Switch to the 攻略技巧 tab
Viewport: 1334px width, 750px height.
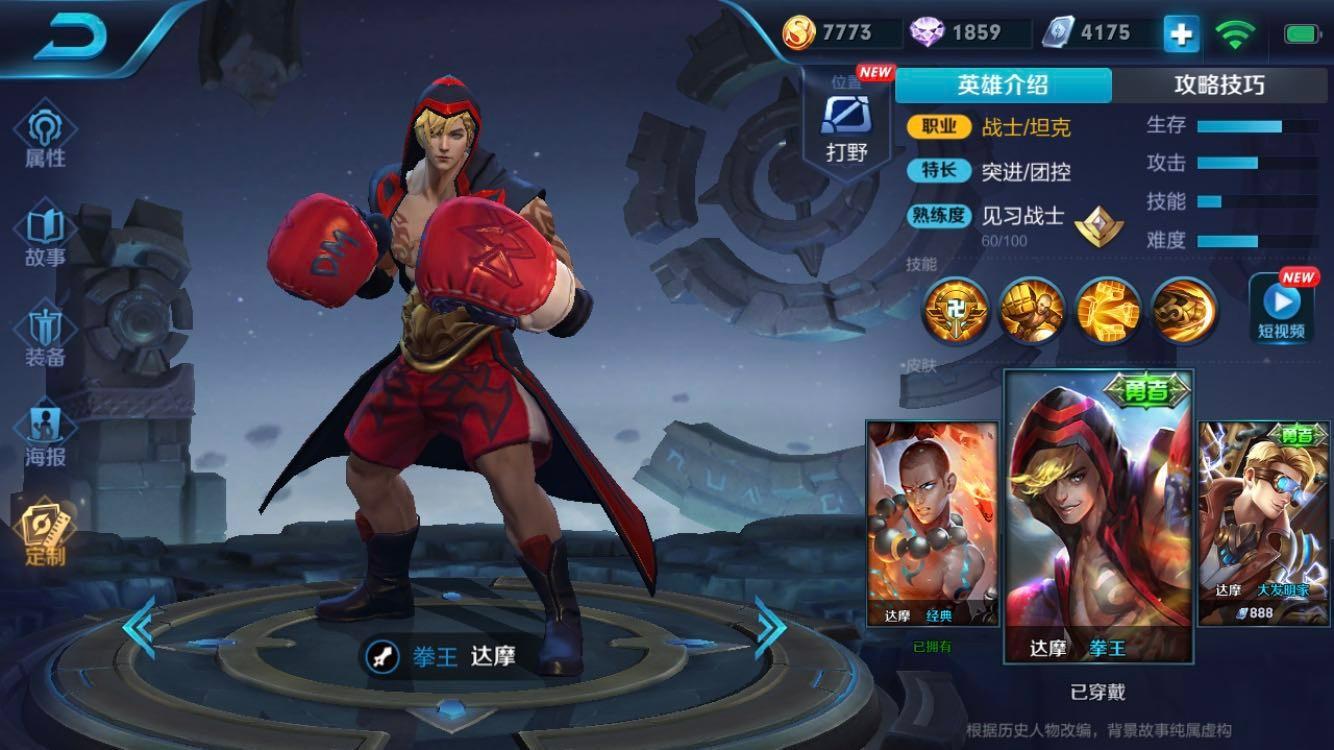(x=1219, y=85)
